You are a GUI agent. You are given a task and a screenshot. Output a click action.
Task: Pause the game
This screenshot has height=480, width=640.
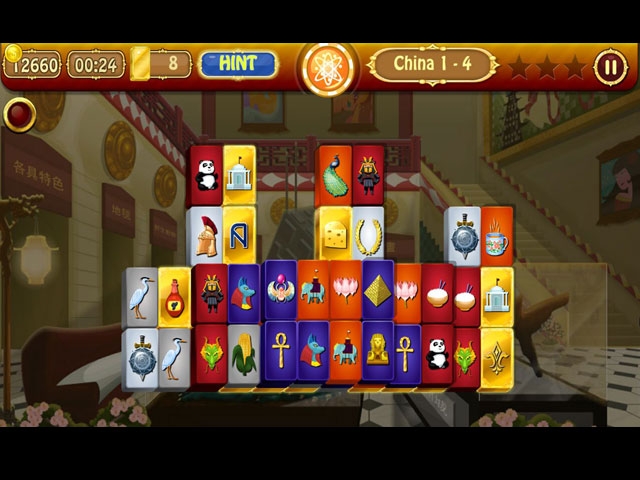pos(608,67)
